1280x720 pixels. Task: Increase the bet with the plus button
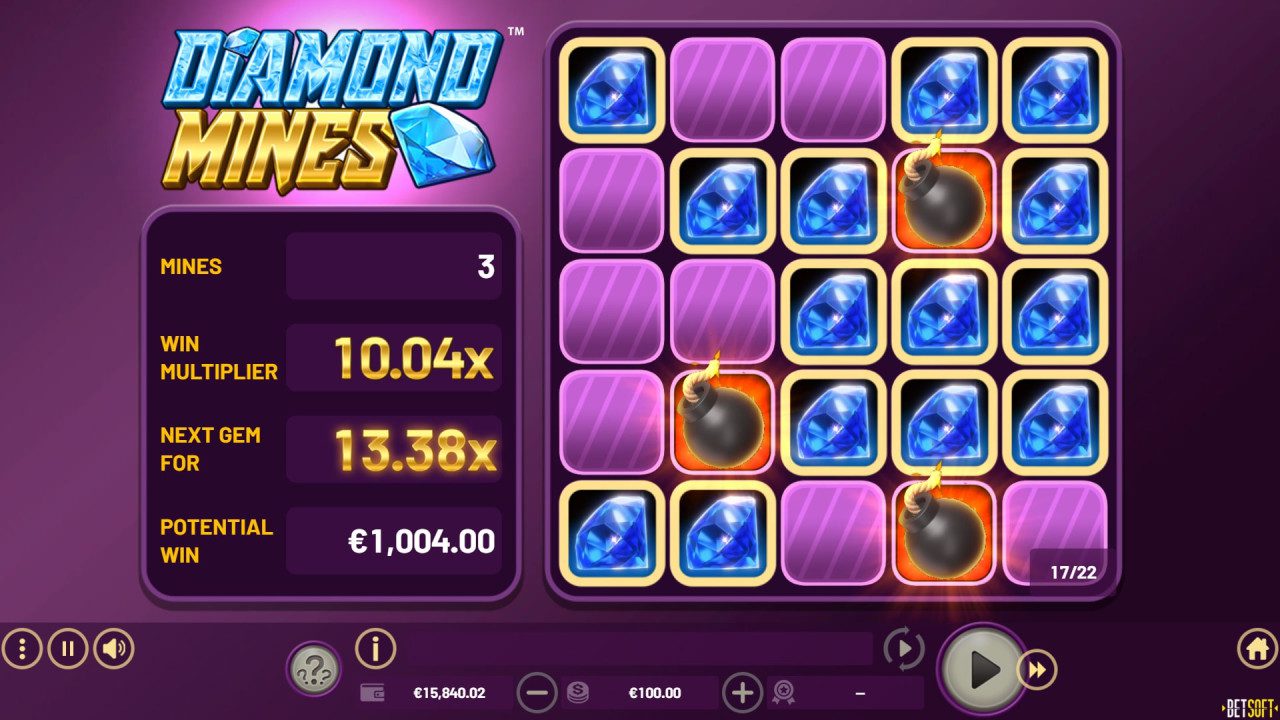pos(741,691)
